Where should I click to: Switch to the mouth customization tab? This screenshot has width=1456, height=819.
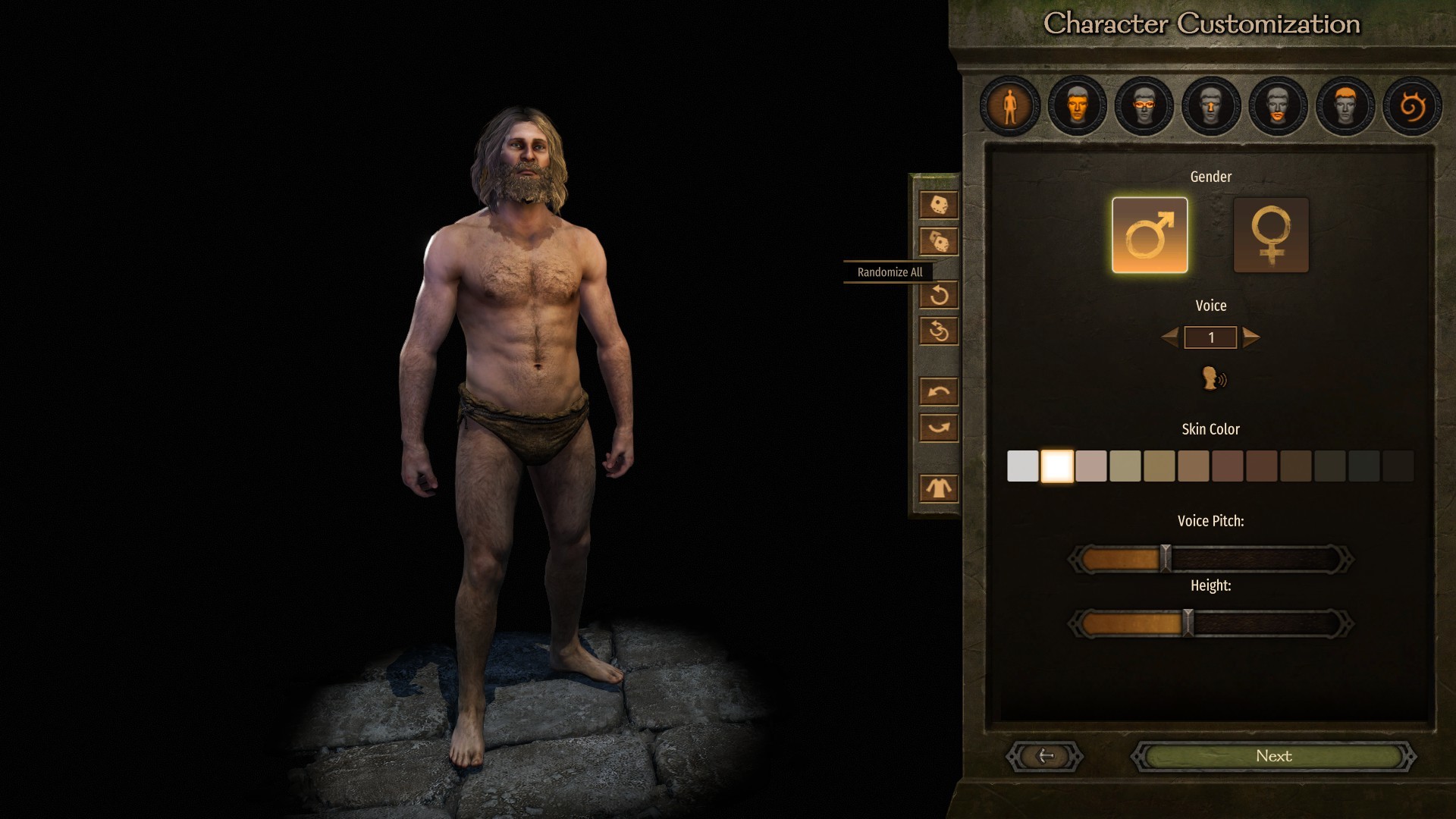[1278, 106]
